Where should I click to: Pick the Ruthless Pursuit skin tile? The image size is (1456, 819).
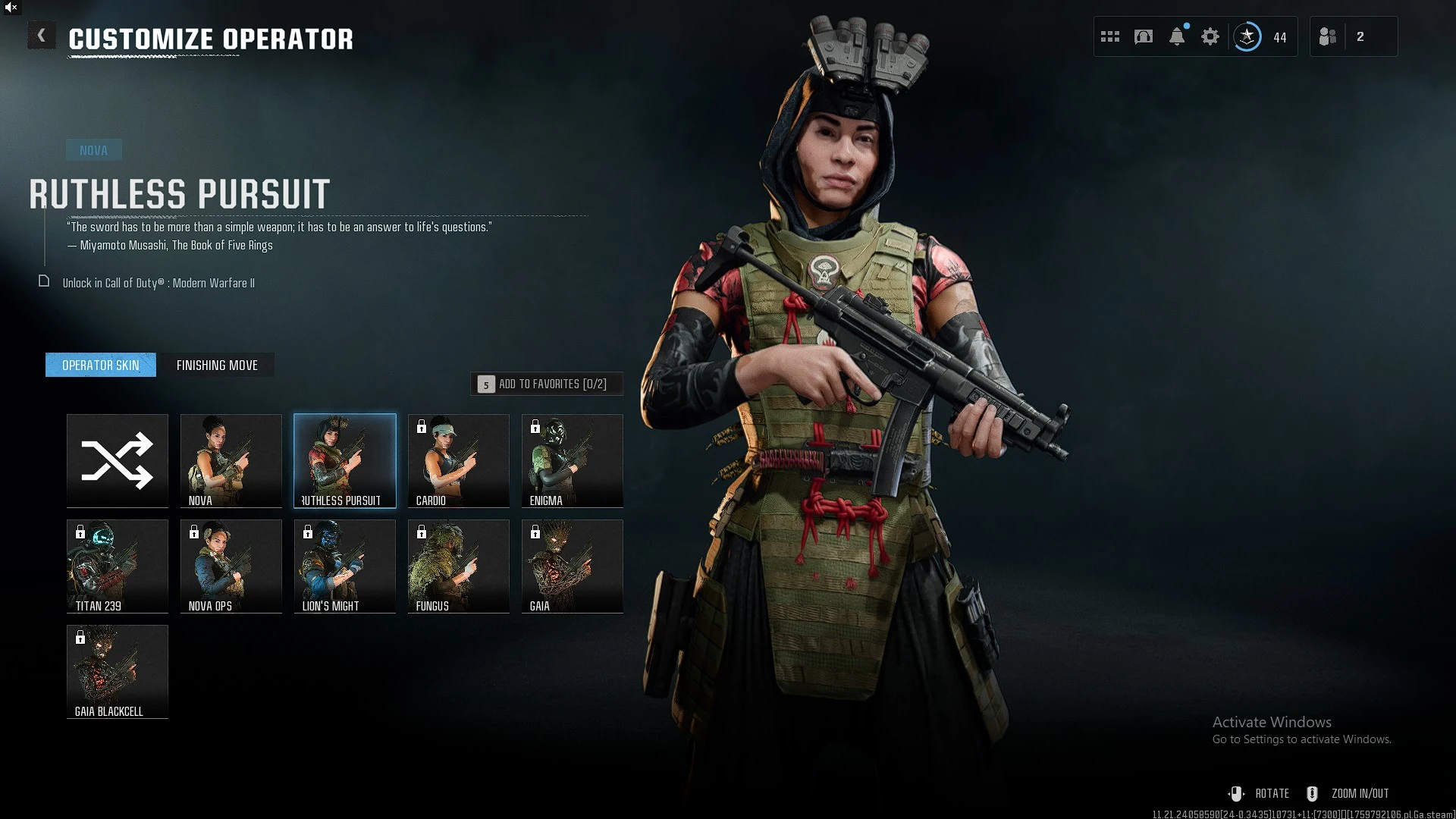click(x=345, y=460)
